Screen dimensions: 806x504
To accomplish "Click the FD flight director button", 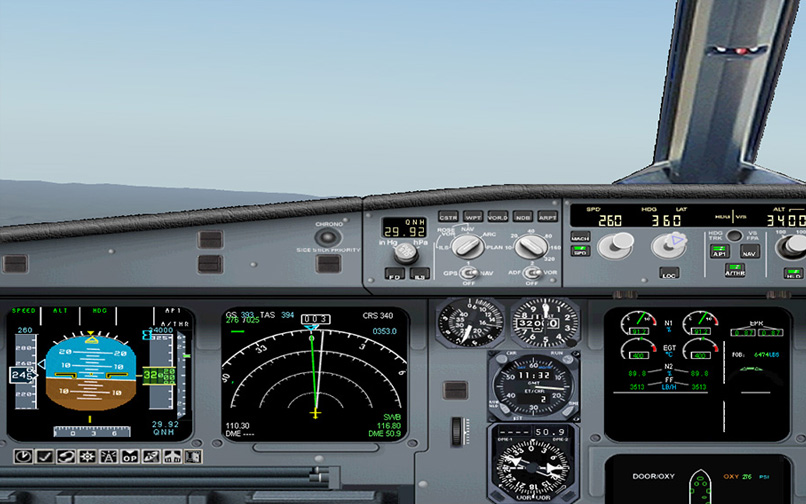I will [x=394, y=273].
